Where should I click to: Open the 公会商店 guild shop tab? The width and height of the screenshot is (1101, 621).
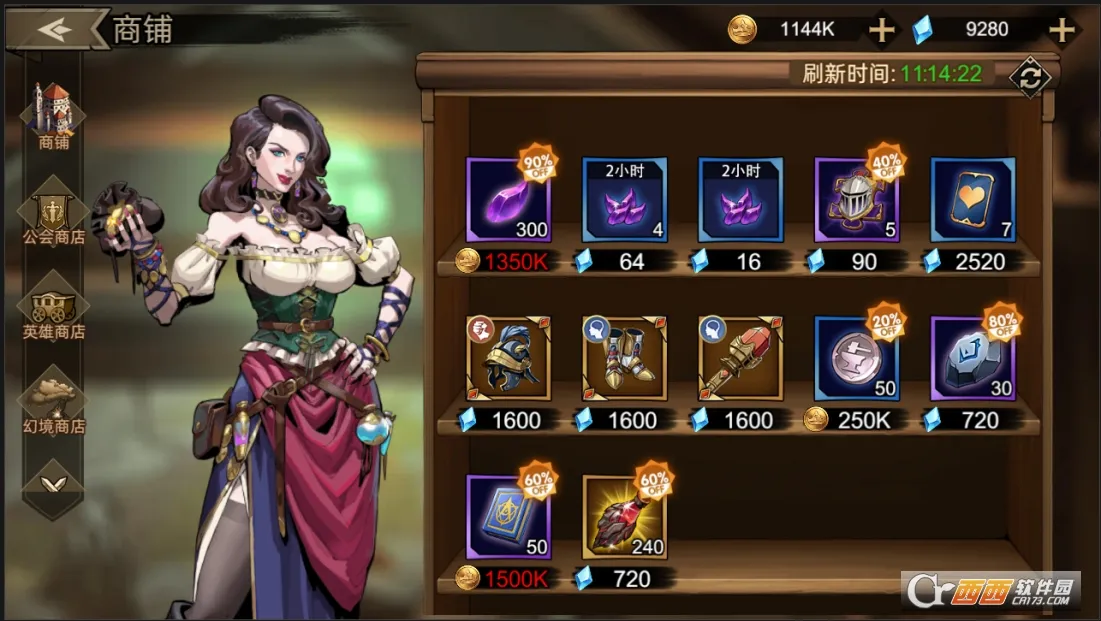point(54,211)
